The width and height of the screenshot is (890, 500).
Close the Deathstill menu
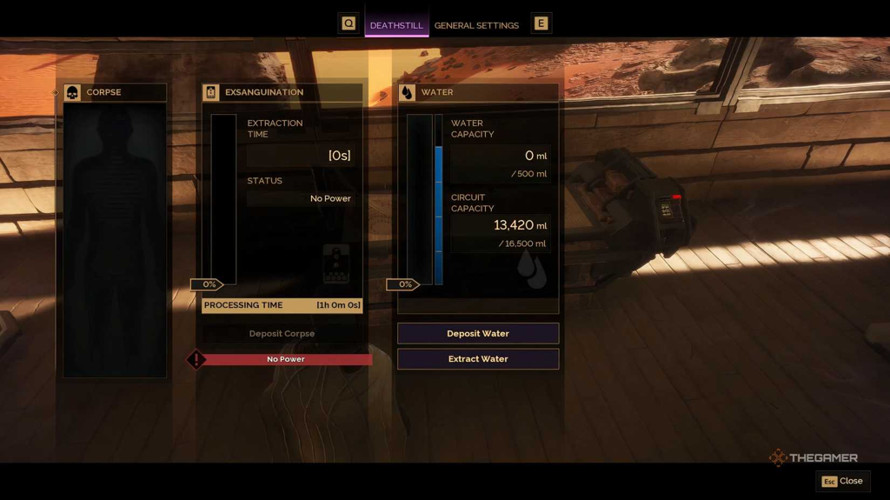(x=842, y=481)
